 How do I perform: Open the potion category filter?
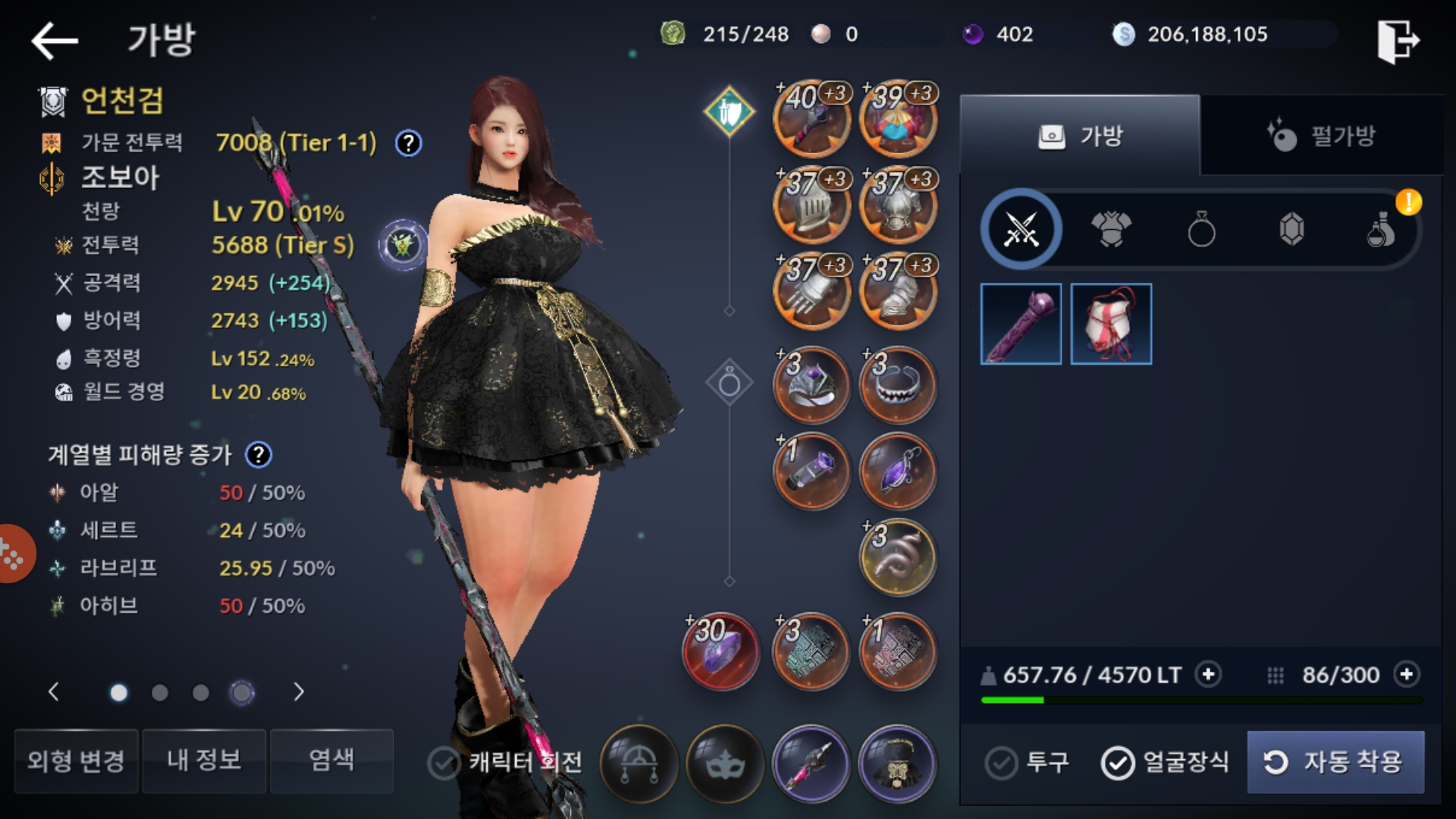pos(1381,229)
